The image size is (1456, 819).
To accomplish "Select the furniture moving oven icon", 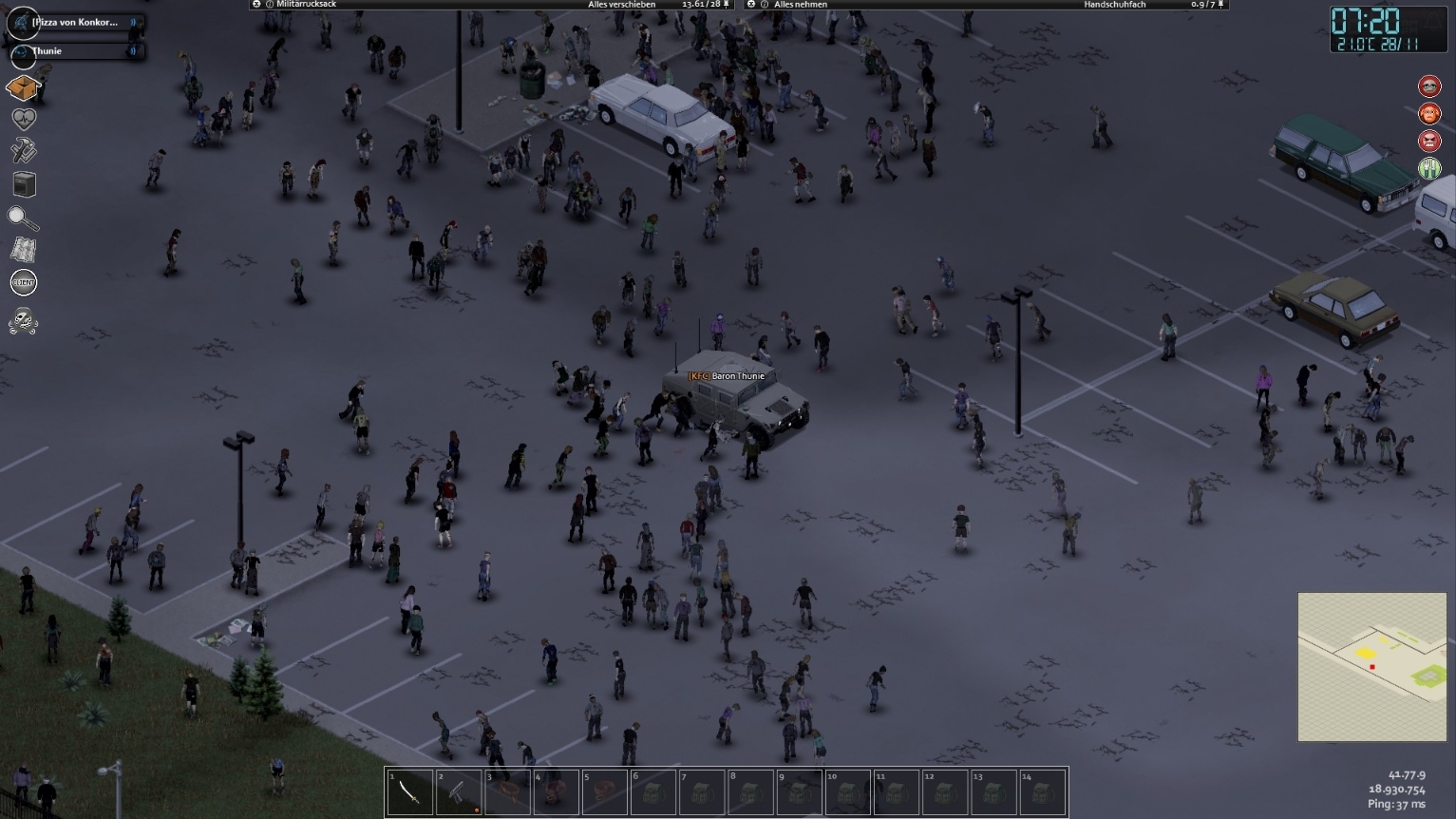I will [23, 183].
